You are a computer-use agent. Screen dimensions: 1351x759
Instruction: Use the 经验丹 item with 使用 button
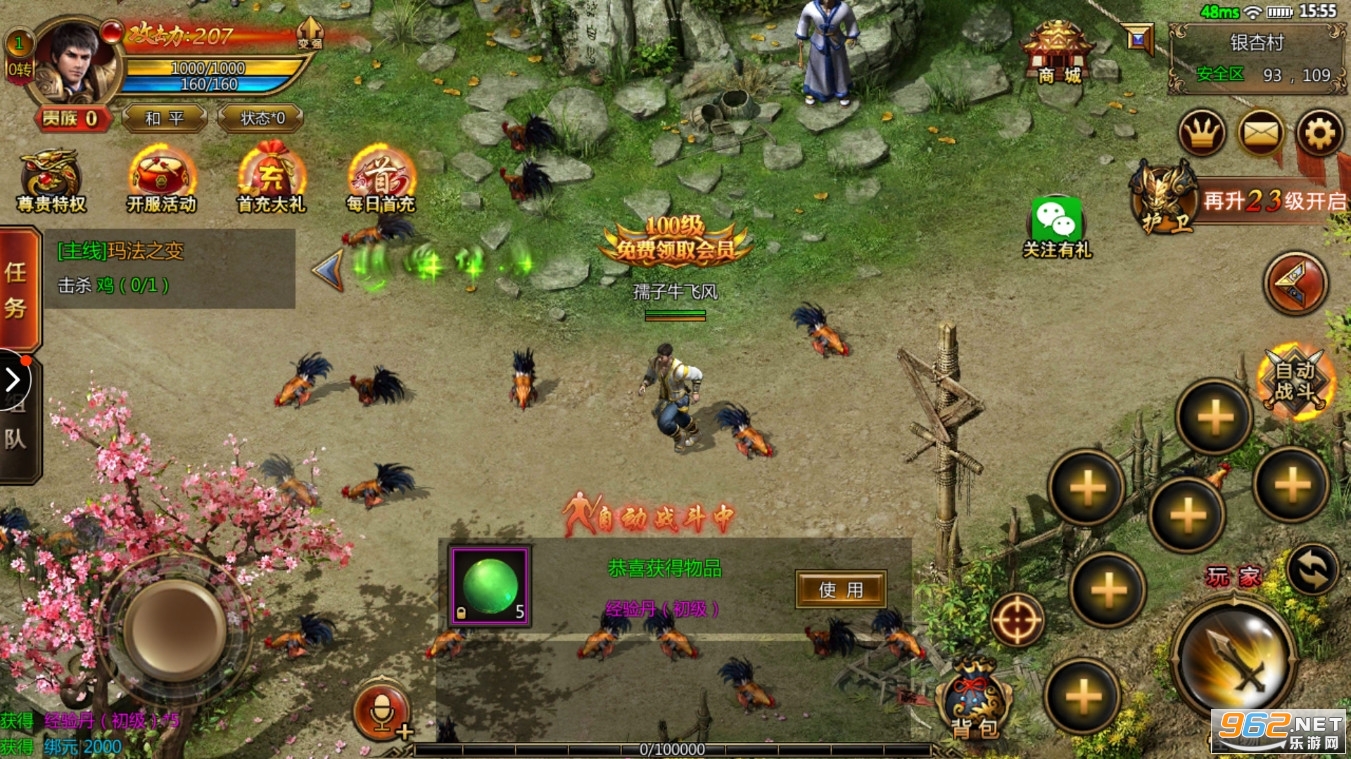coord(840,589)
